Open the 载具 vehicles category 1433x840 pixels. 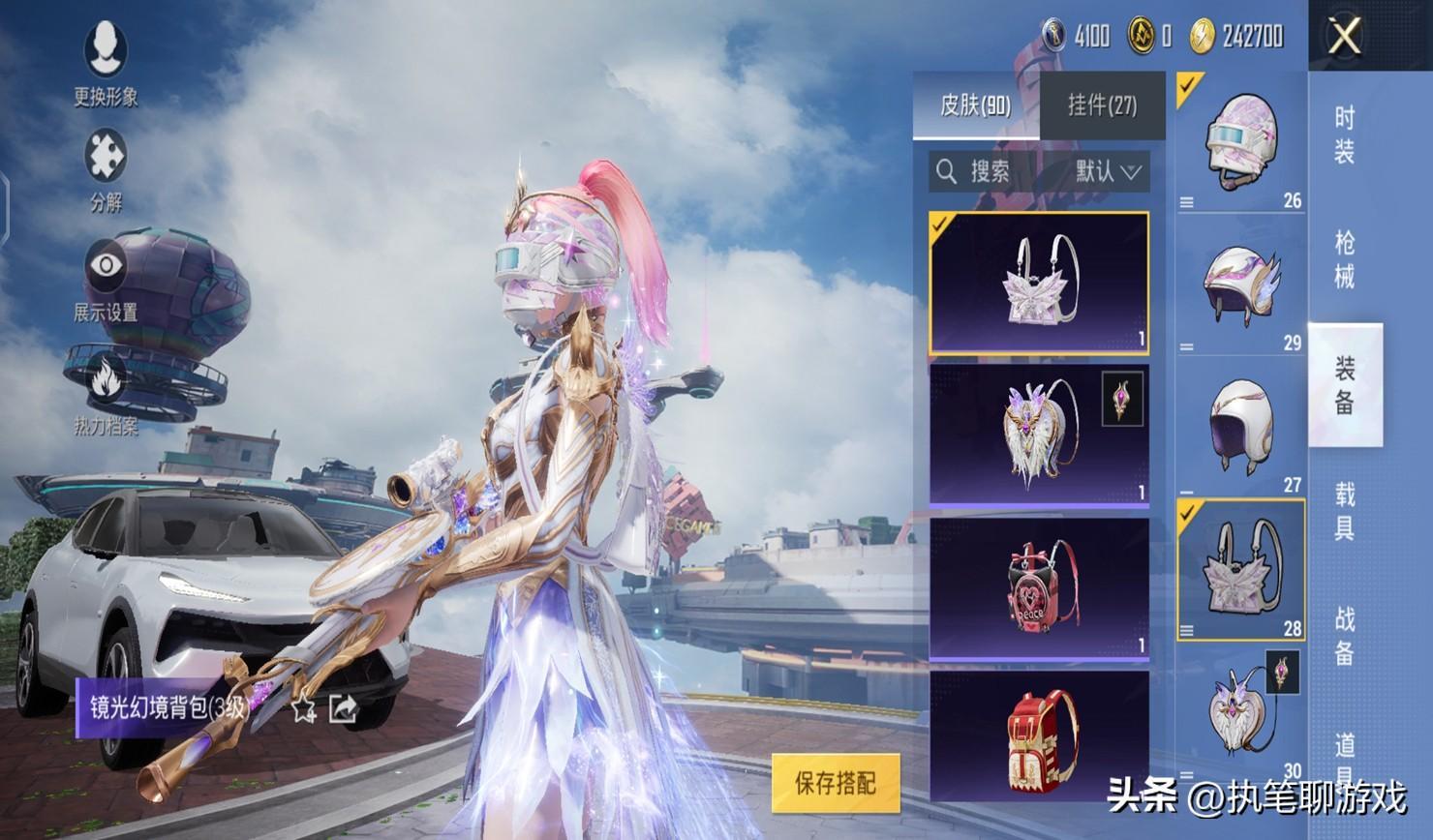(x=1344, y=511)
